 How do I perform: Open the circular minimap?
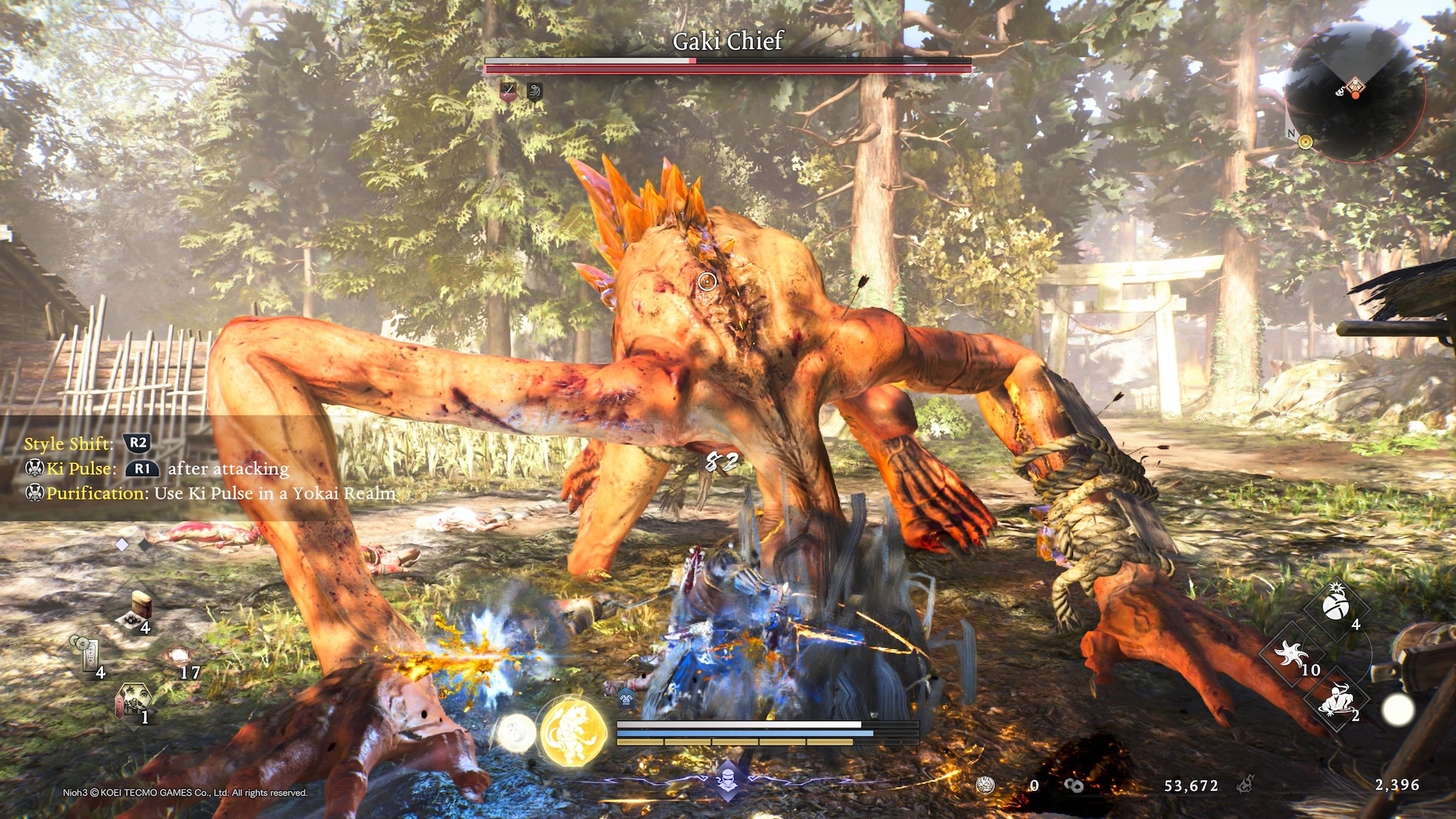click(1355, 92)
